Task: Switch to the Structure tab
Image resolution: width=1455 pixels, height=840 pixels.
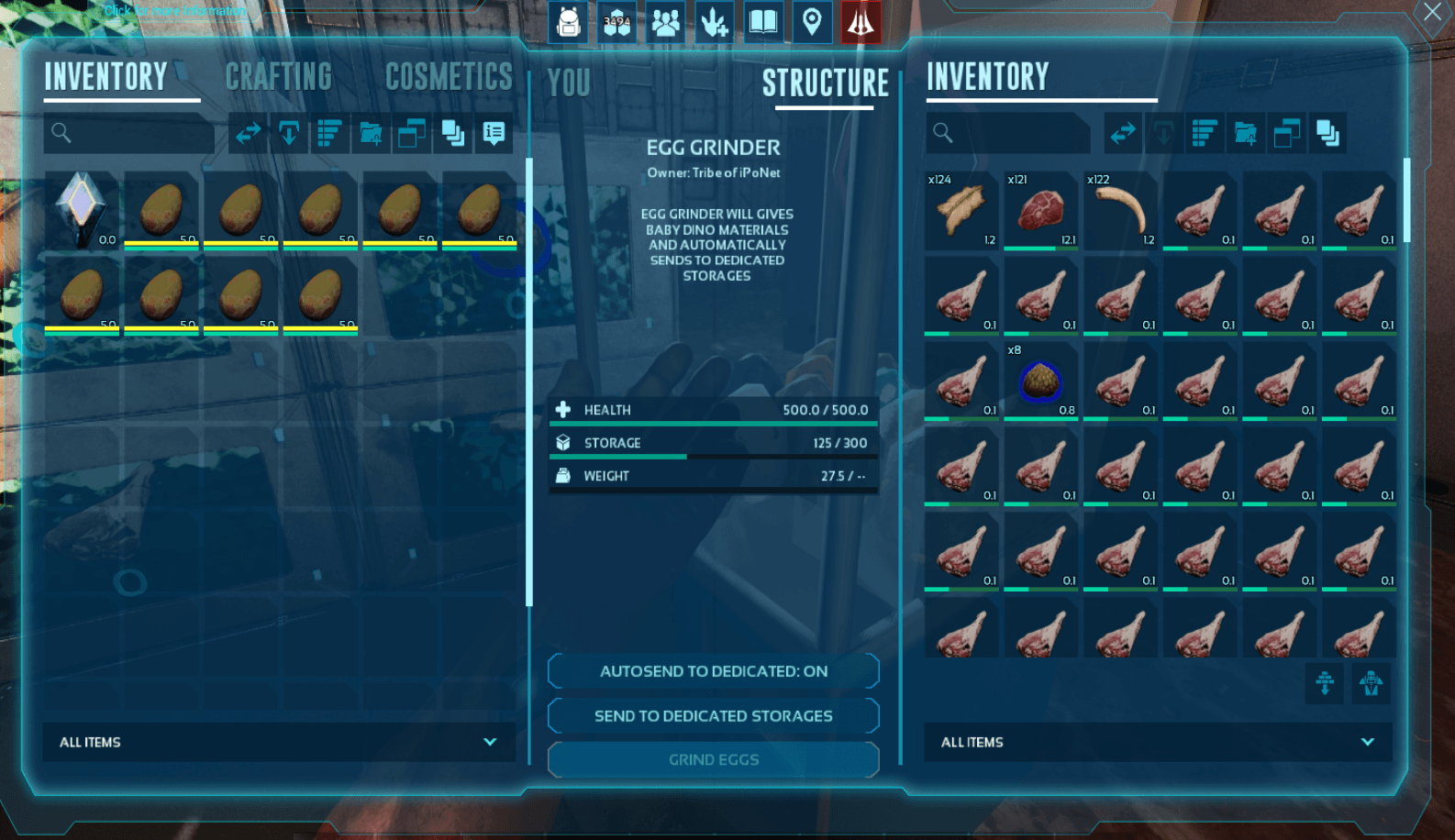Action: coord(825,83)
